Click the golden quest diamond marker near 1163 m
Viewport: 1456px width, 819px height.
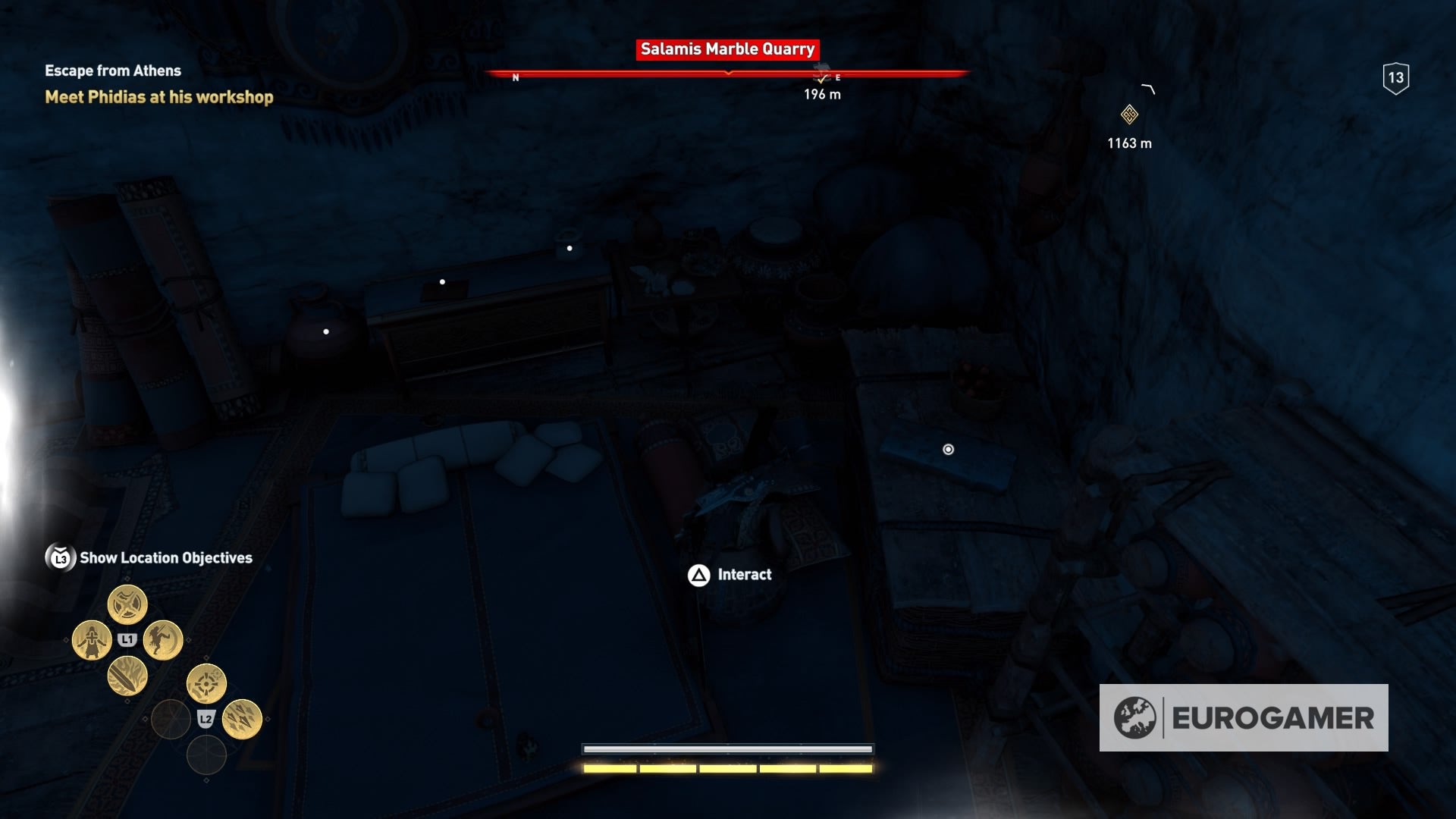[x=1128, y=115]
